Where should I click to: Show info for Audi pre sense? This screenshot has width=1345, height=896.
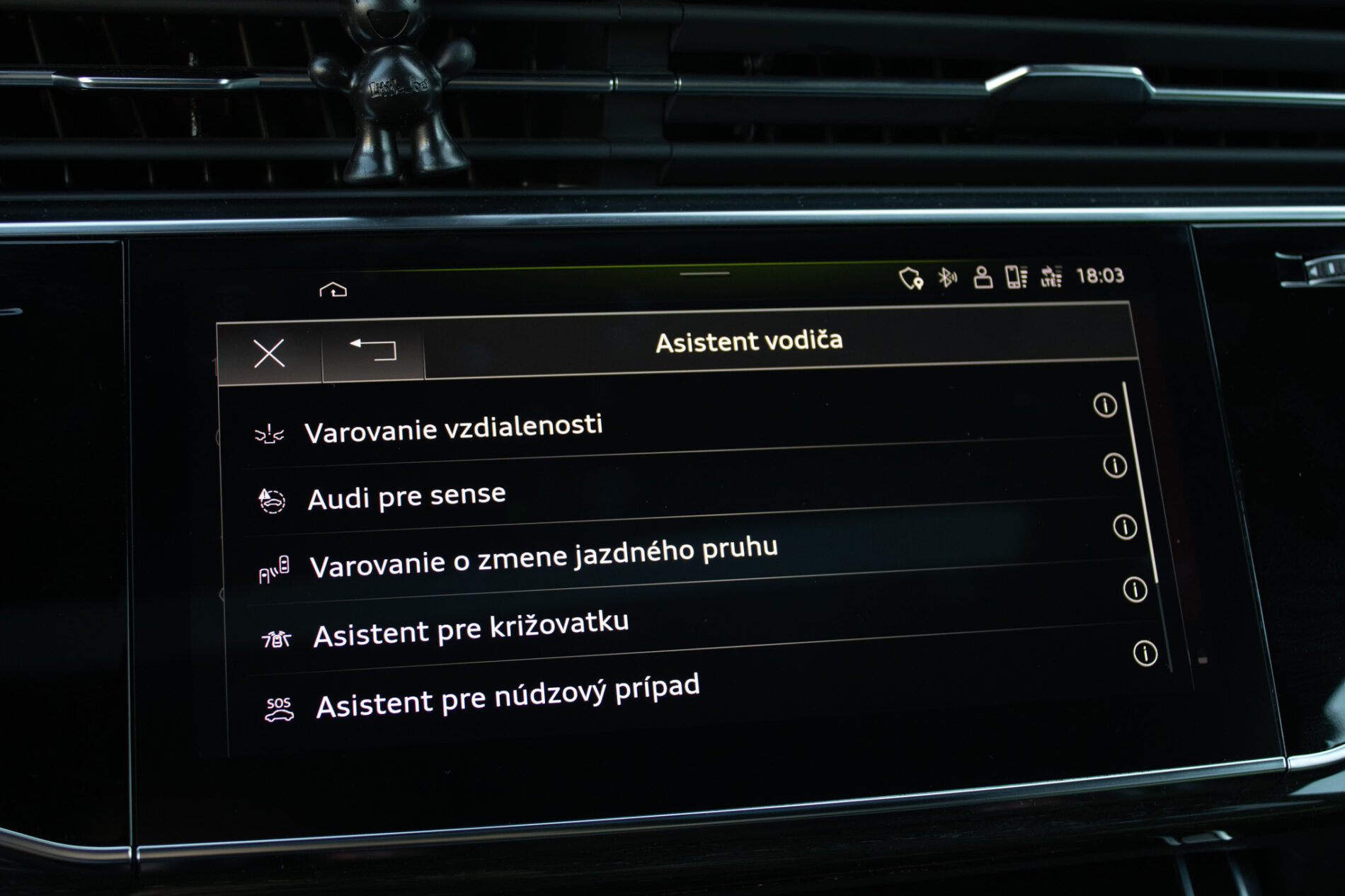[x=1115, y=466]
